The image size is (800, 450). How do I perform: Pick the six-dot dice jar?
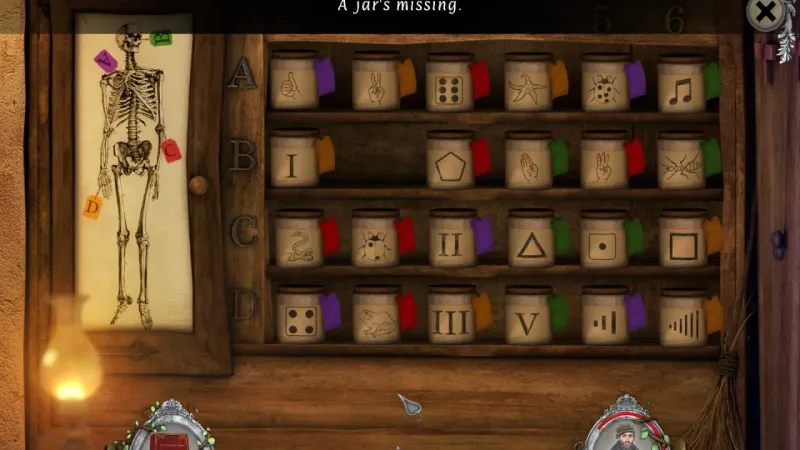[x=450, y=87]
